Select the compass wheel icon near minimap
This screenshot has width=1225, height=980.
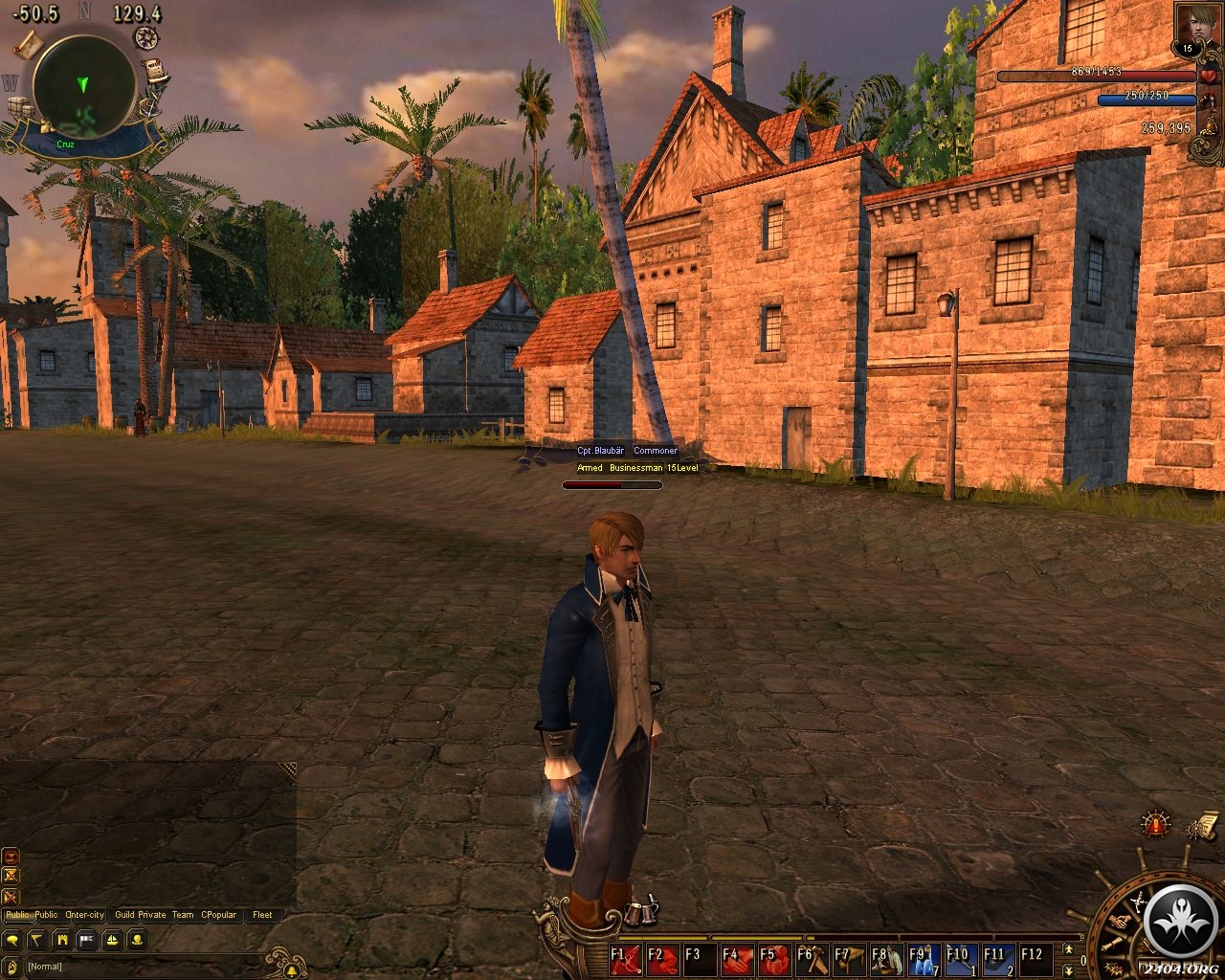click(146, 37)
